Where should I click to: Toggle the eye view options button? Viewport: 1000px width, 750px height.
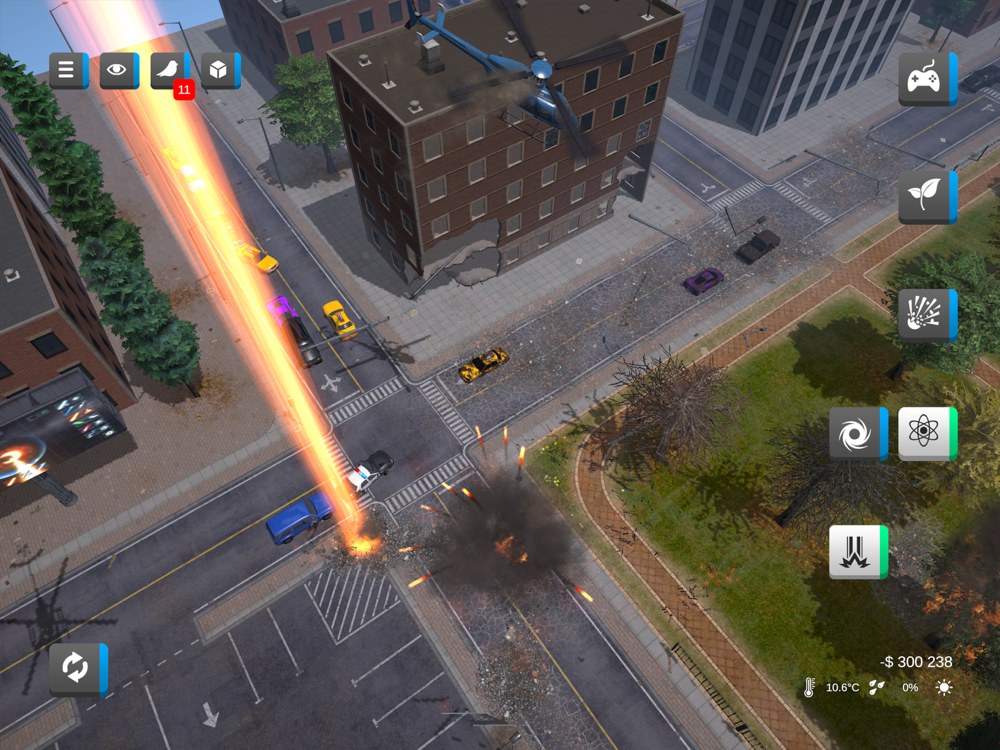point(118,70)
